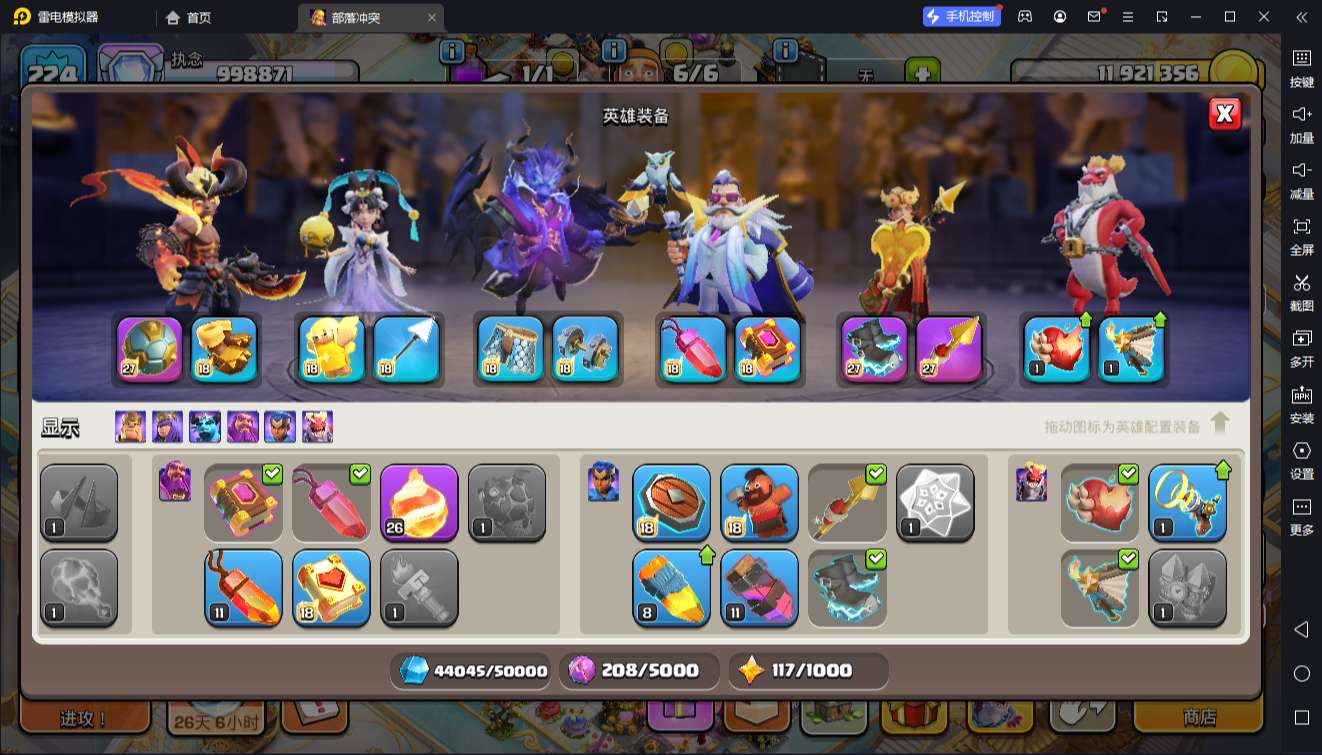The image size is (1322, 755).
Task: Select the Hog Rider Puppet equipment
Action: [x=759, y=502]
